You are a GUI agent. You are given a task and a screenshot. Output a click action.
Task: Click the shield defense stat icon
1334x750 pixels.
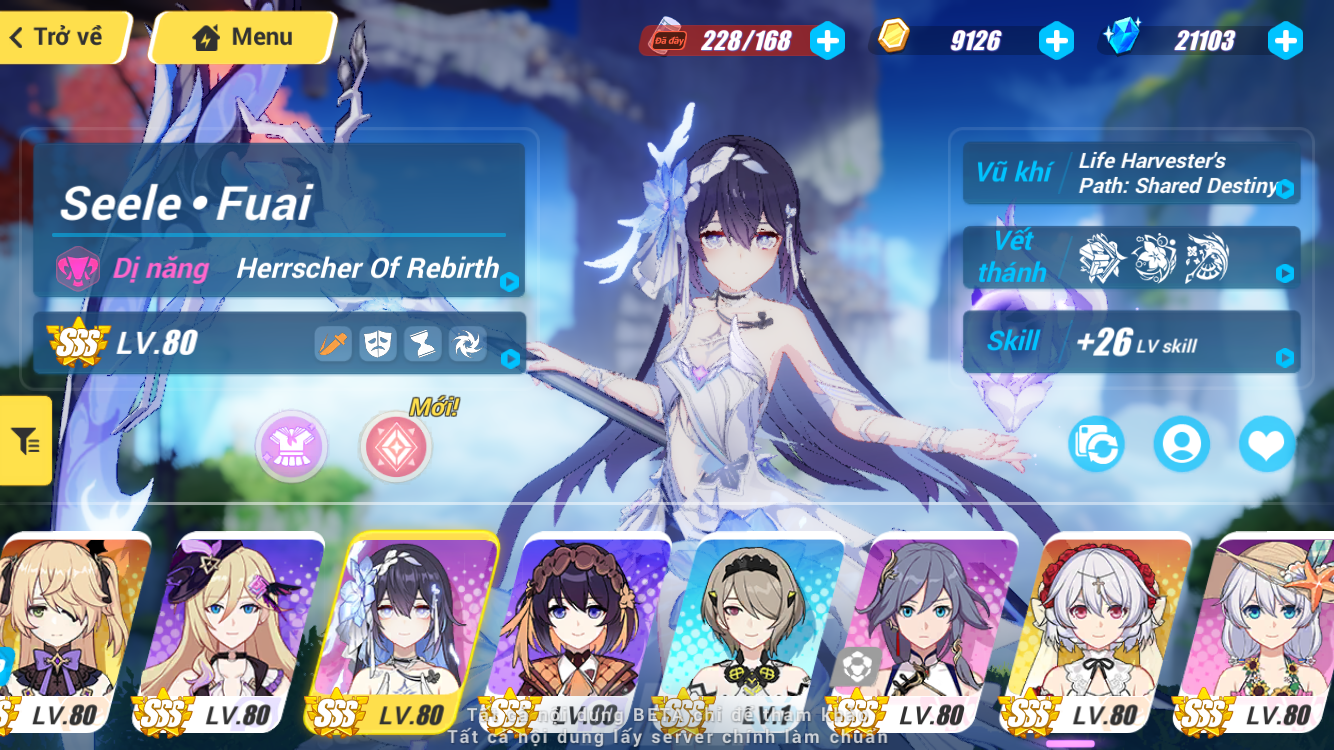[x=378, y=344]
